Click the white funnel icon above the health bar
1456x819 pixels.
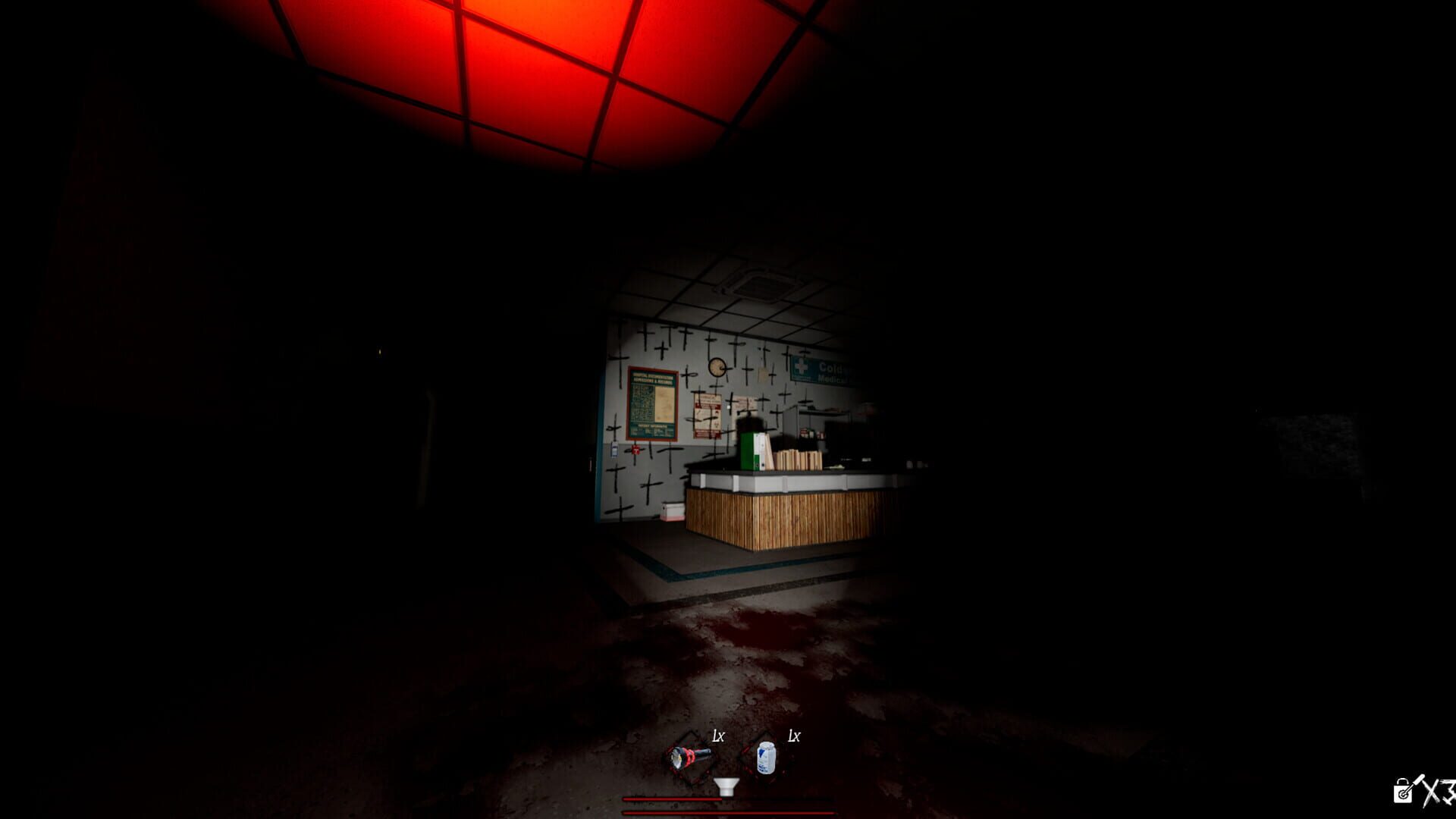[726, 786]
